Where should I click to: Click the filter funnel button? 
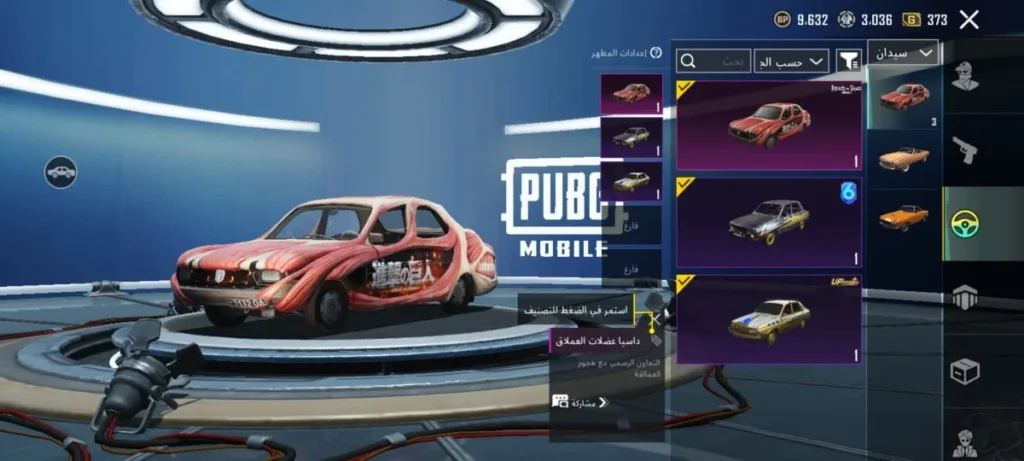click(849, 61)
